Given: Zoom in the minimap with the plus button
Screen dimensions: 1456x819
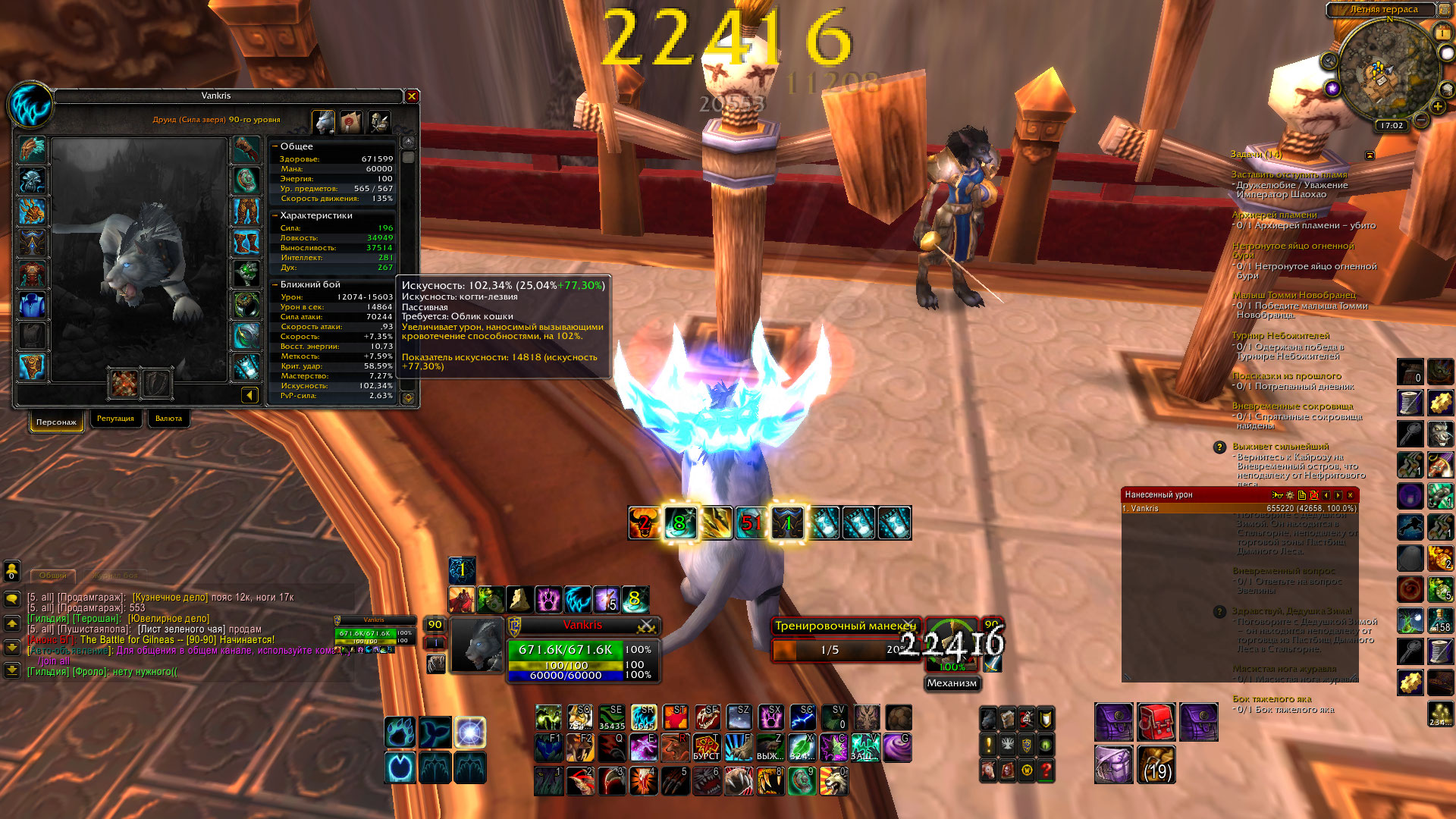Looking at the screenshot, I should [1437, 106].
